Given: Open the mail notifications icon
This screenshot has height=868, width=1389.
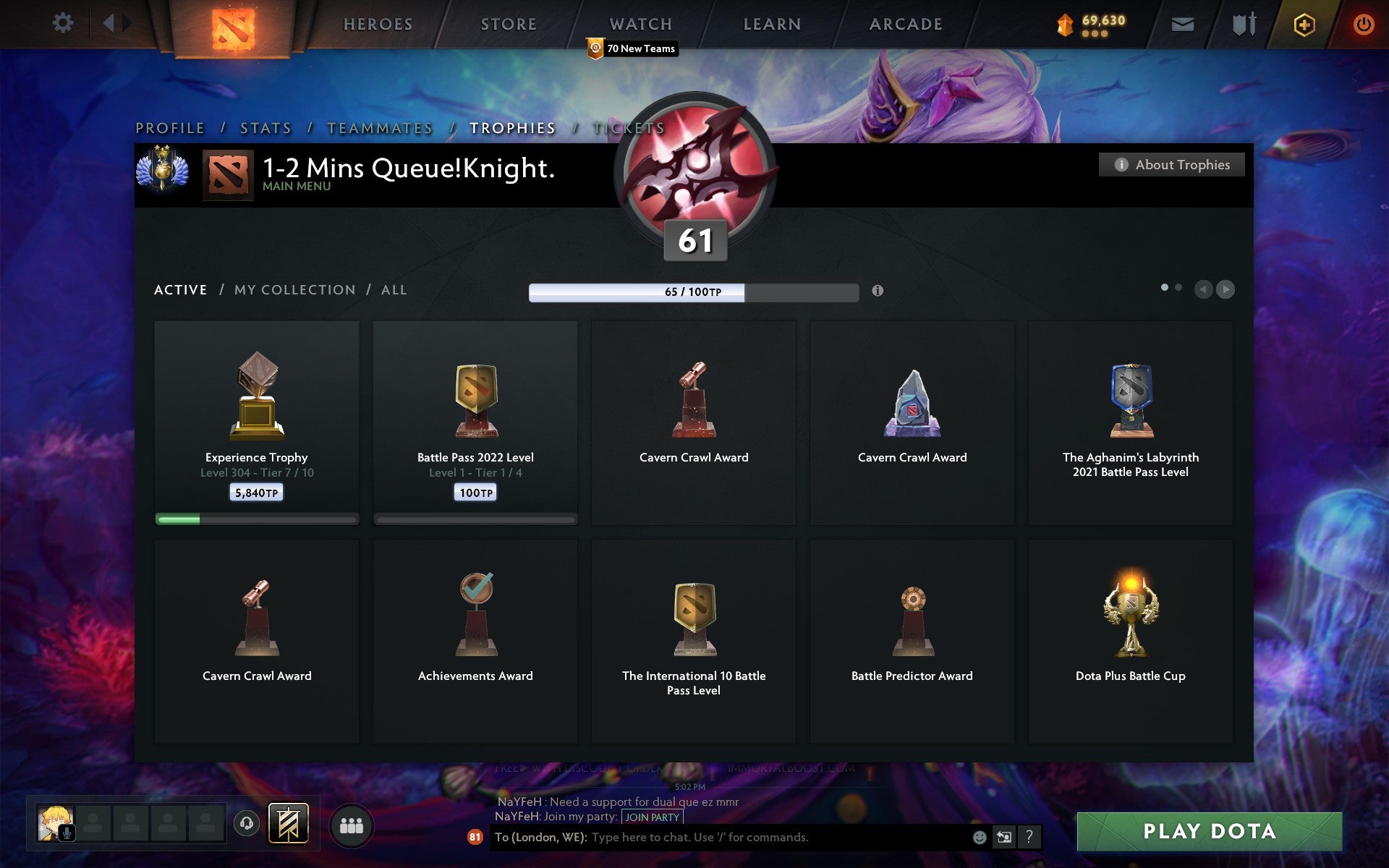Looking at the screenshot, I should [1182, 23].
